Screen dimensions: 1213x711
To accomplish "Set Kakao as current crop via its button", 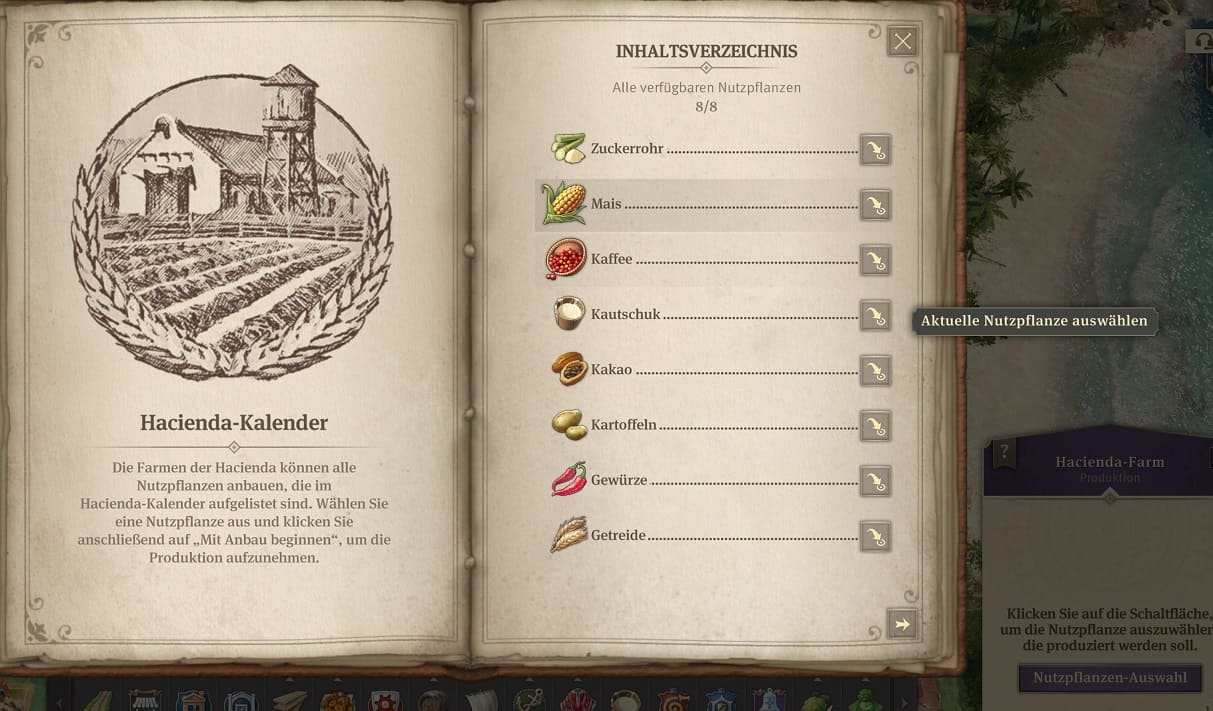I will [875, 371].
